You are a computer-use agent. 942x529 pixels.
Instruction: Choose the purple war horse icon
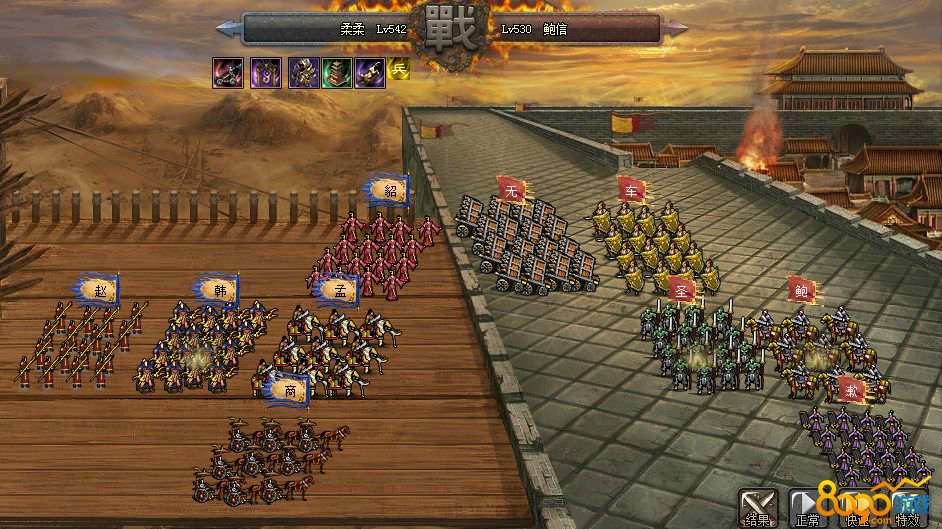click(368, 72)
